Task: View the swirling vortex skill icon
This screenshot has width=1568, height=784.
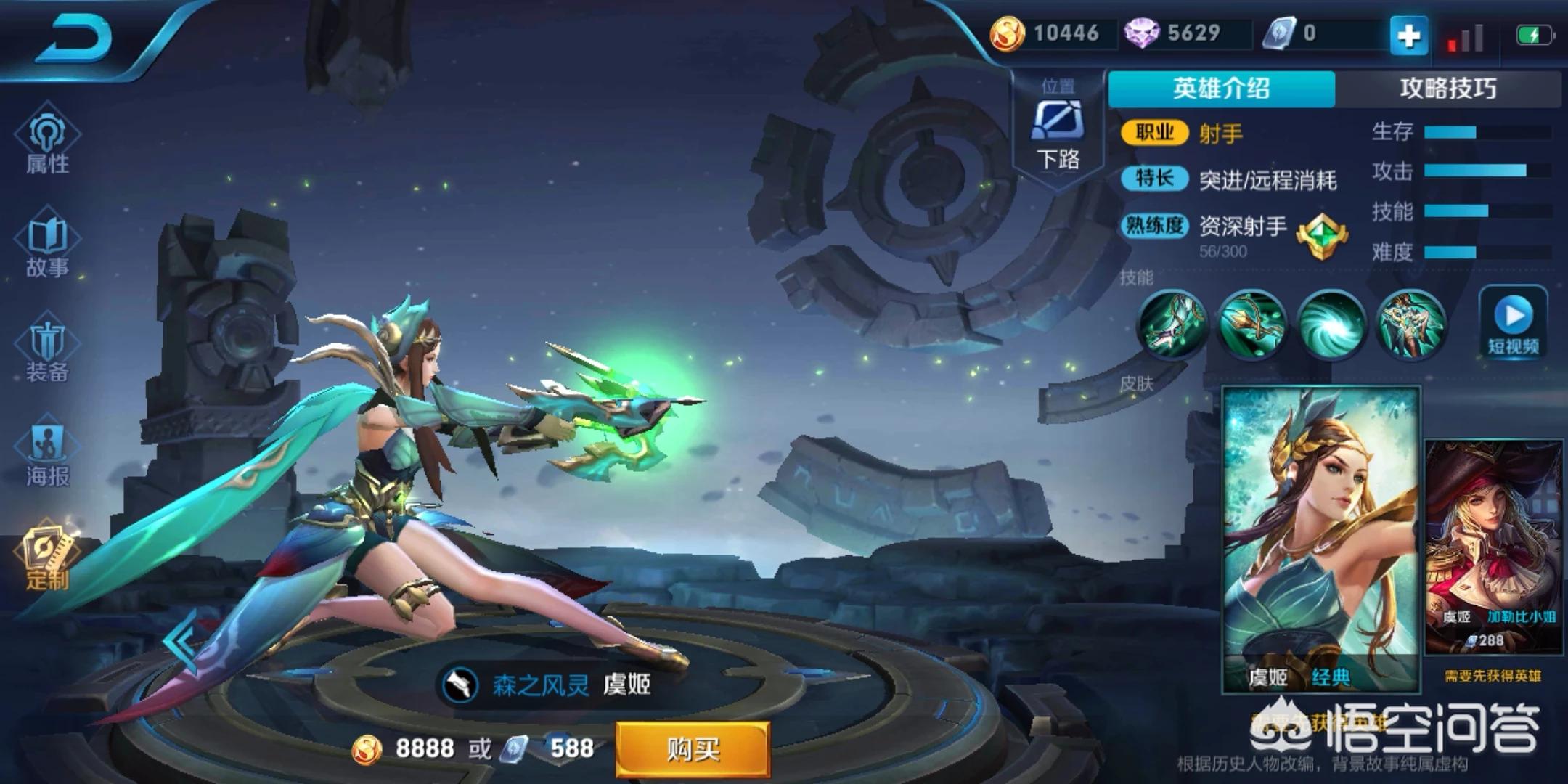Action: point(1331,325)
